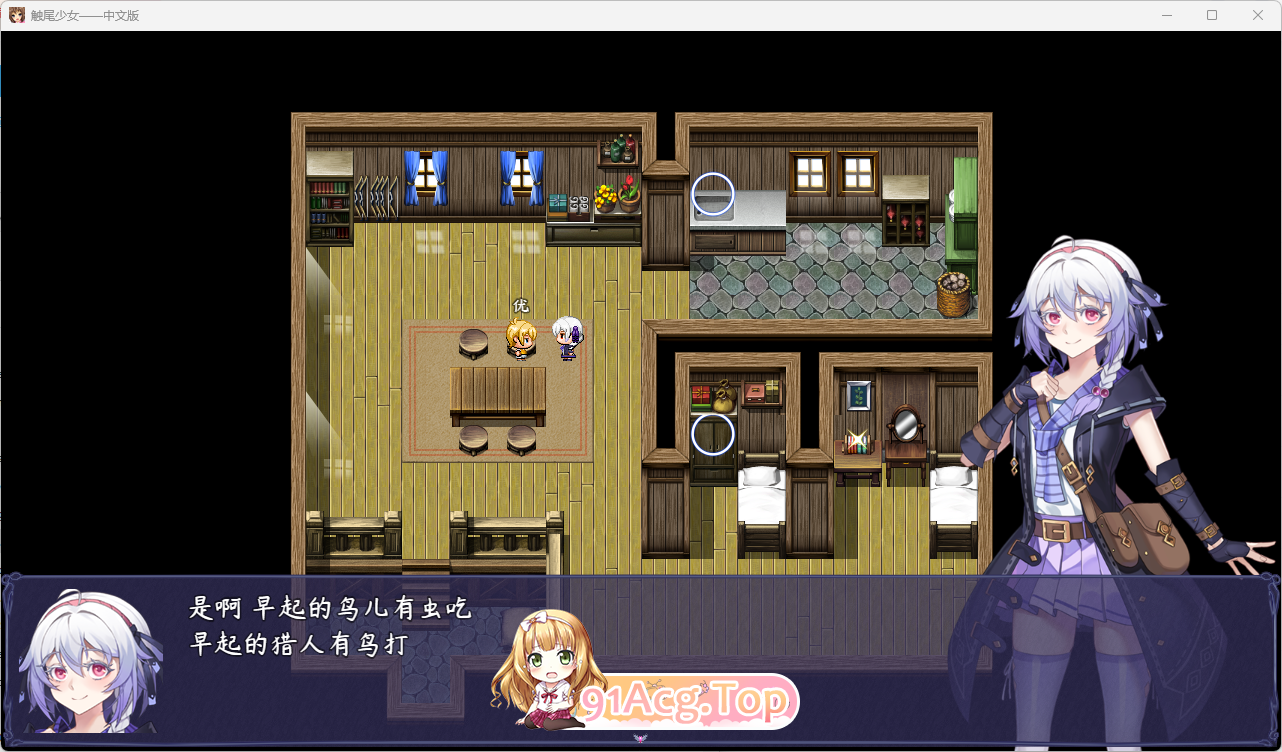Click the highlighted bedroom cabinet circle
This screenshot has width=1282, height=752.
[712, 432]
